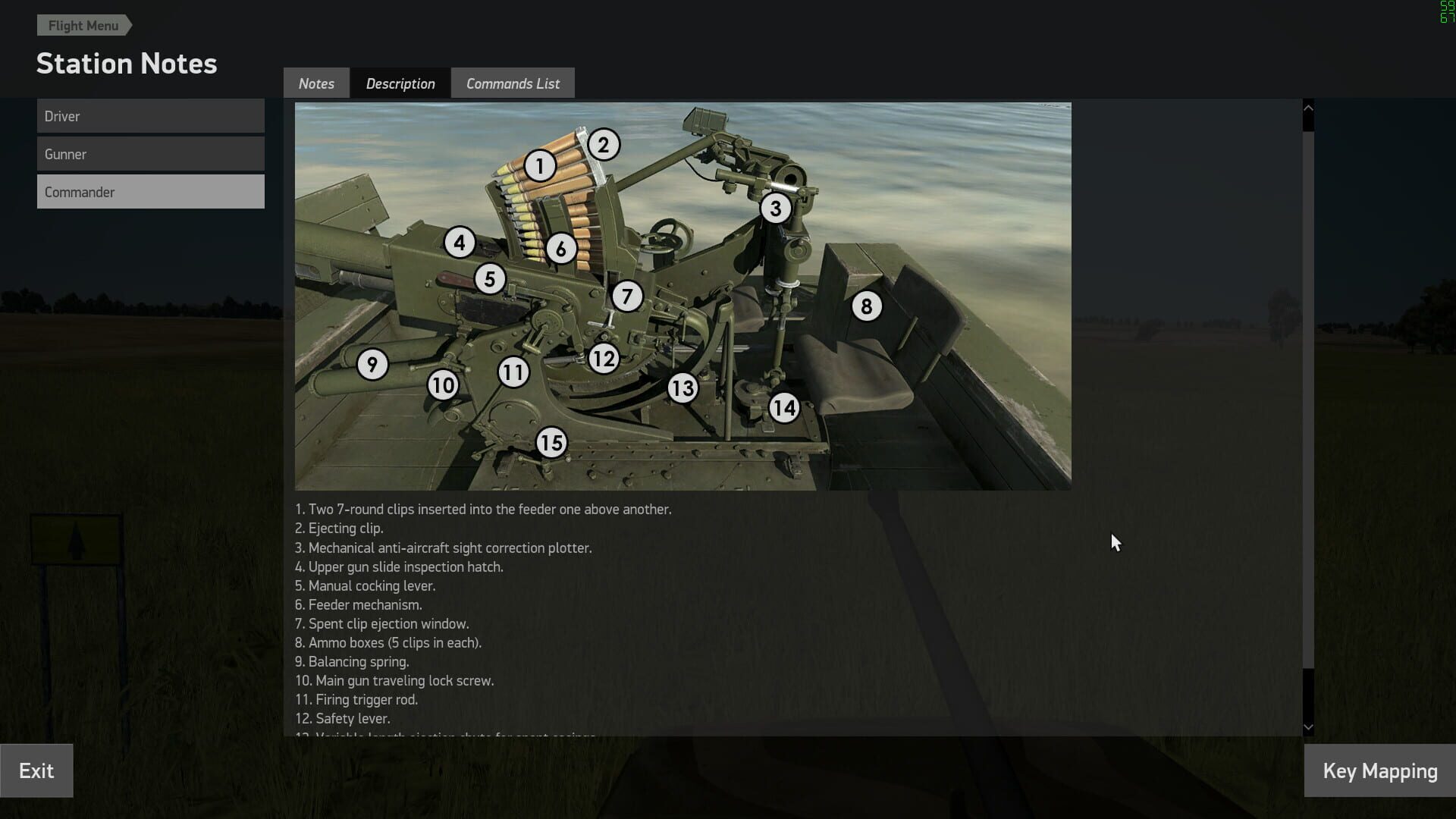Select marker 9 on the balancing spring
The image size is (1456, 819).
coord(372,365)
